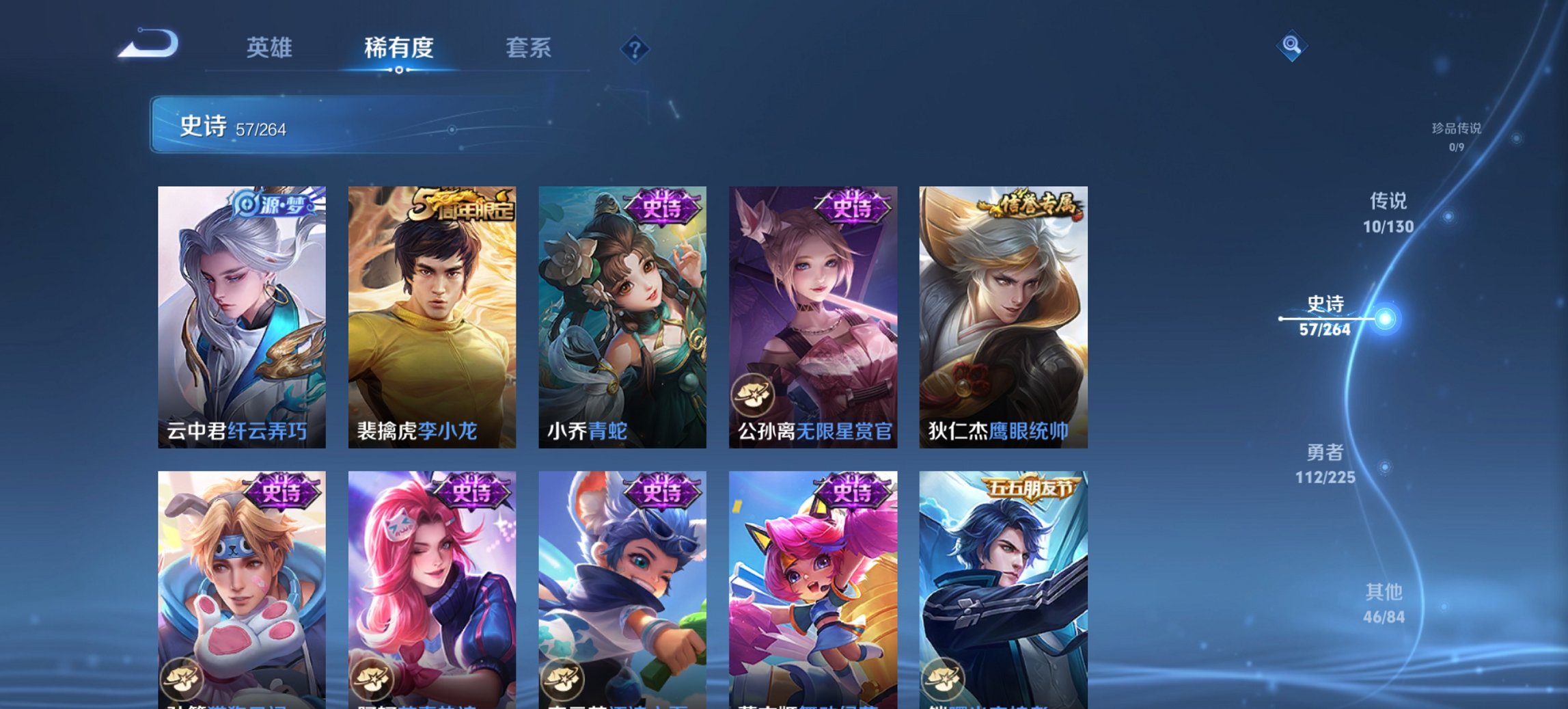Open the 小乔青蛇 skin card
The width and height of the screenshot is (1568, 709).
[623, 315]
